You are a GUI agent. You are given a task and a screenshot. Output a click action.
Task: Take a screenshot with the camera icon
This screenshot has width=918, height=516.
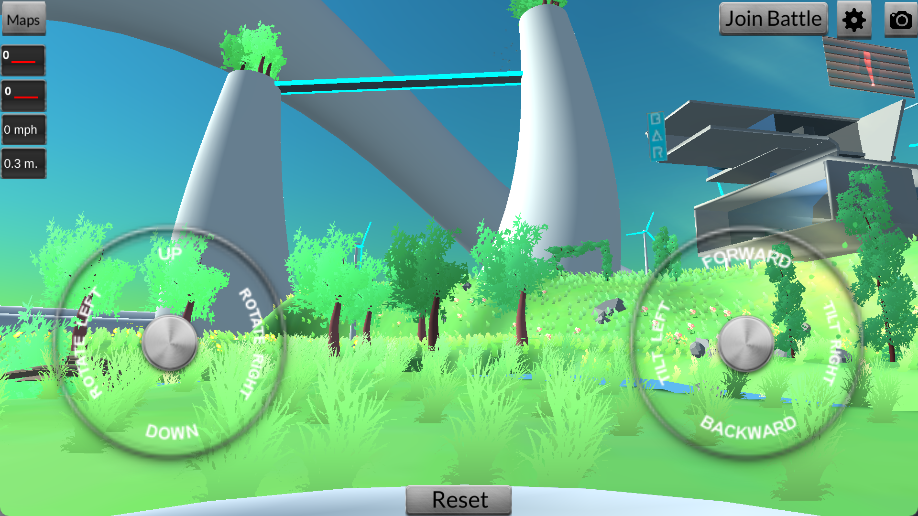(x=901, y=19)
